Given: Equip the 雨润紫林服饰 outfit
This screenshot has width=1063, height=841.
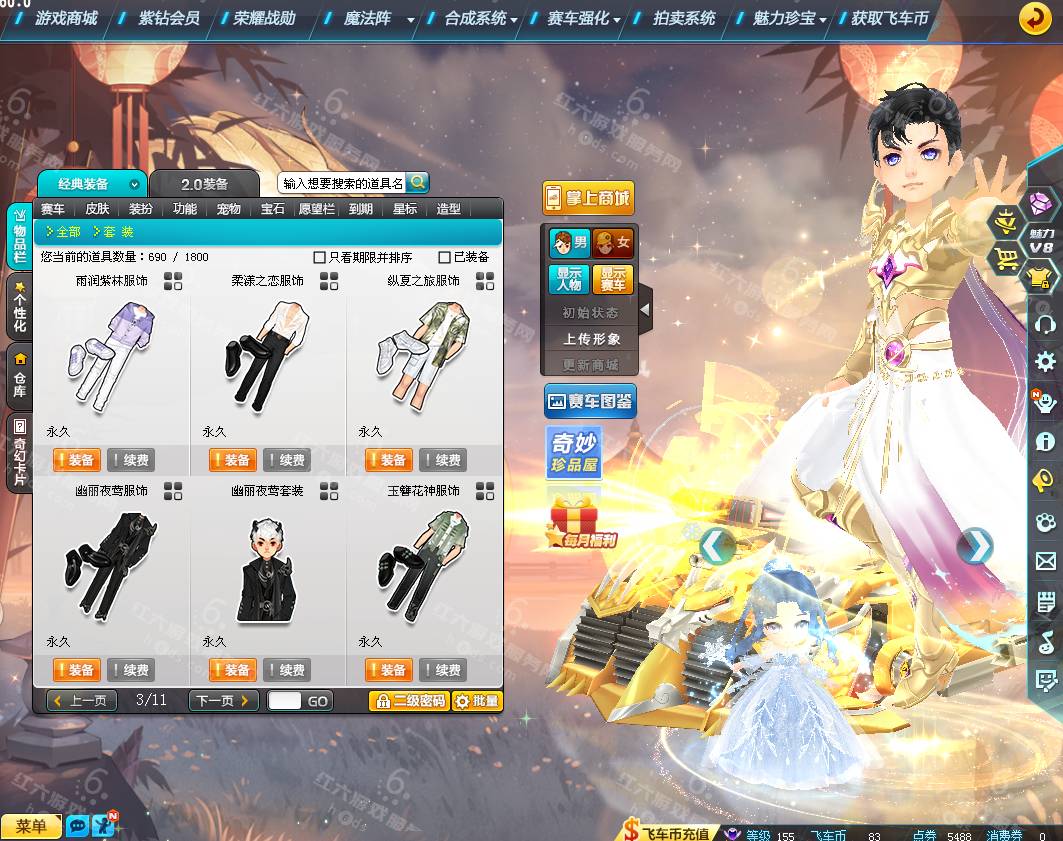Looking at the screenshot, I should (x=75, y=460).
